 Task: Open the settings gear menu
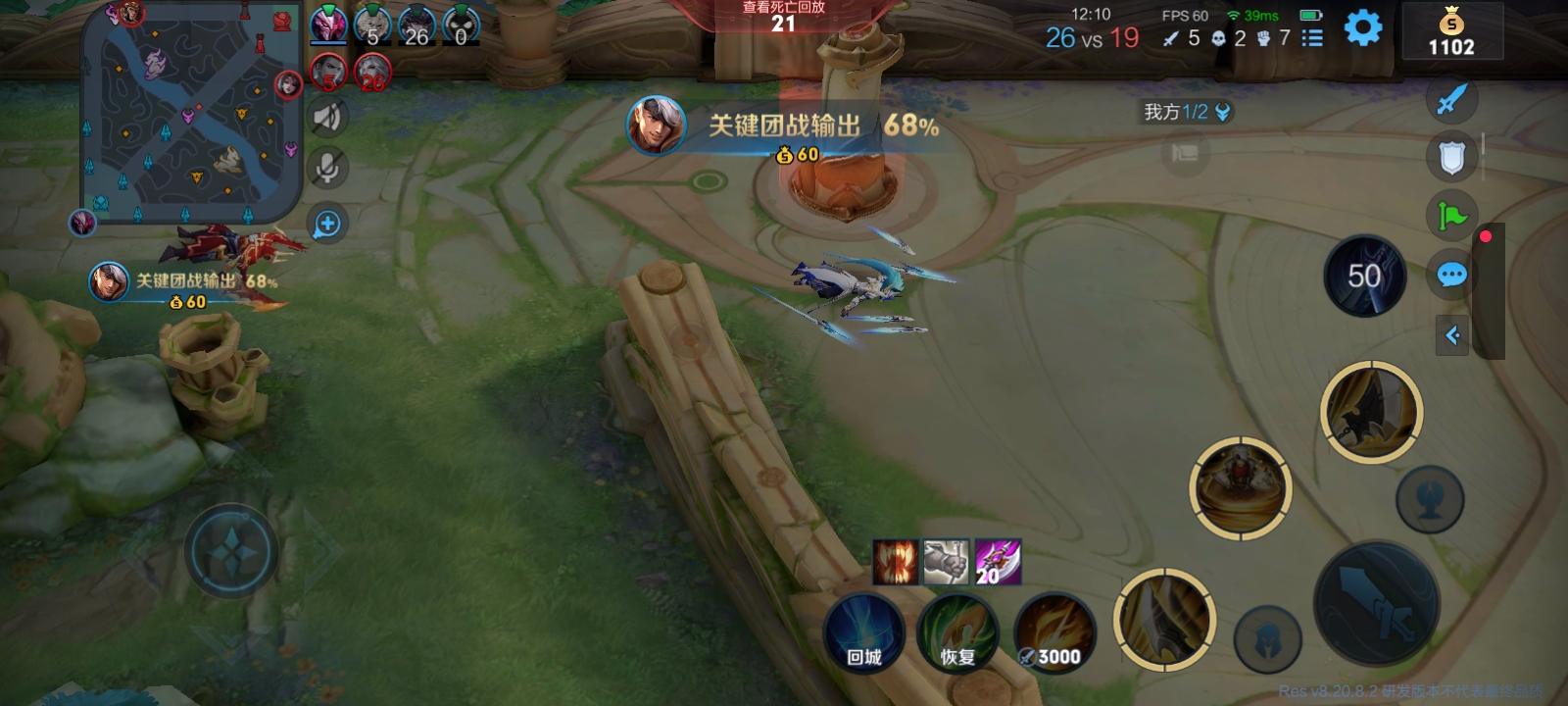[1362, 27]
